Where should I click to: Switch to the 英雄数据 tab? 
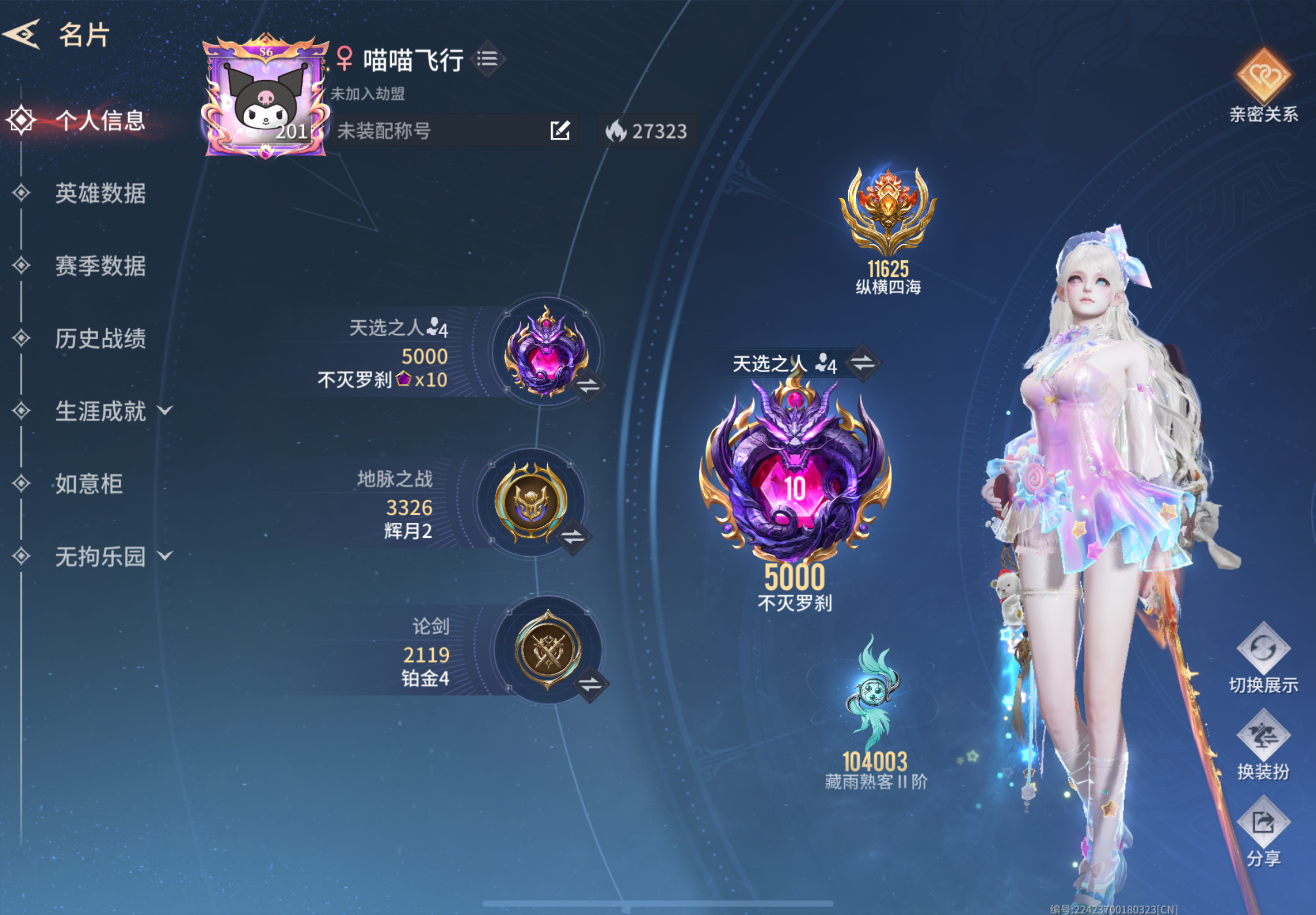pos(102,195)
